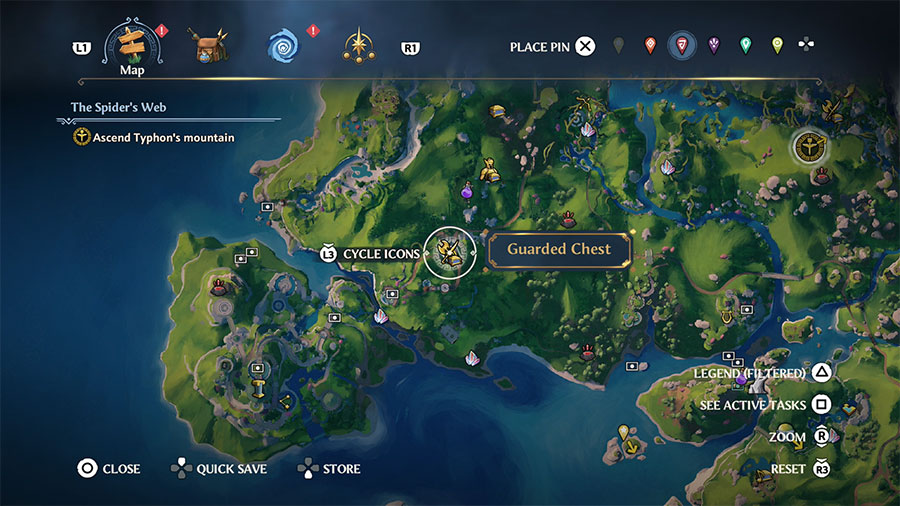The width and height of the screenshot is (900, 506).
Task: Select the teal map pin
Action: [x=745, y=46]
